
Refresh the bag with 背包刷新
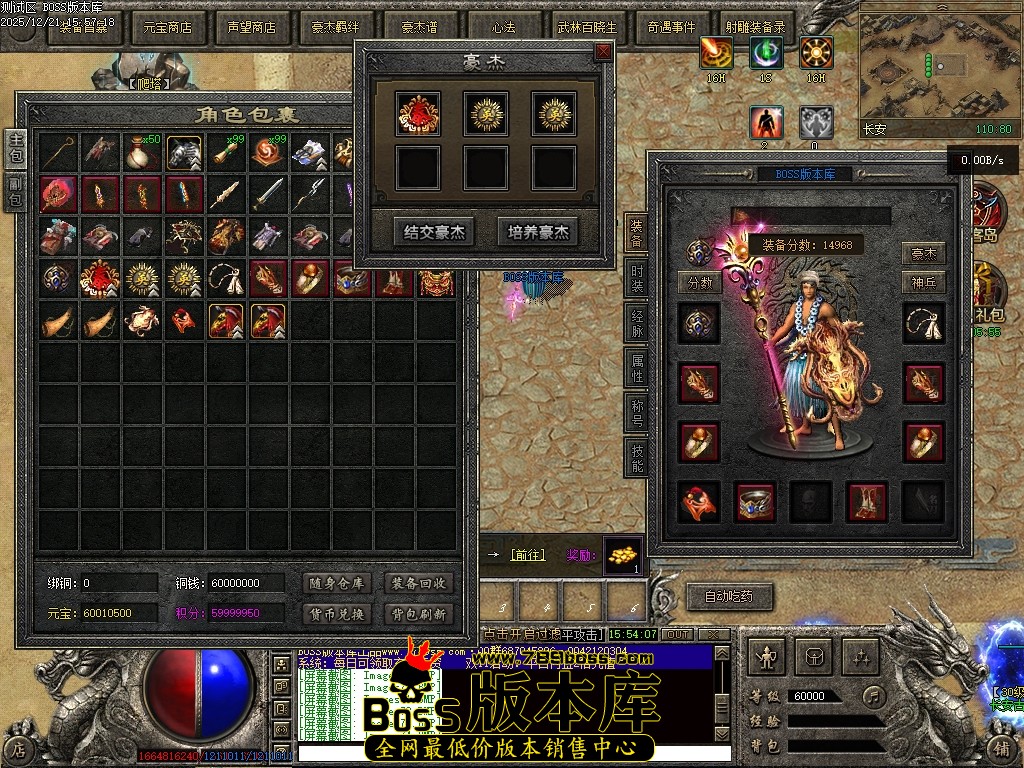tap(419, 613)
